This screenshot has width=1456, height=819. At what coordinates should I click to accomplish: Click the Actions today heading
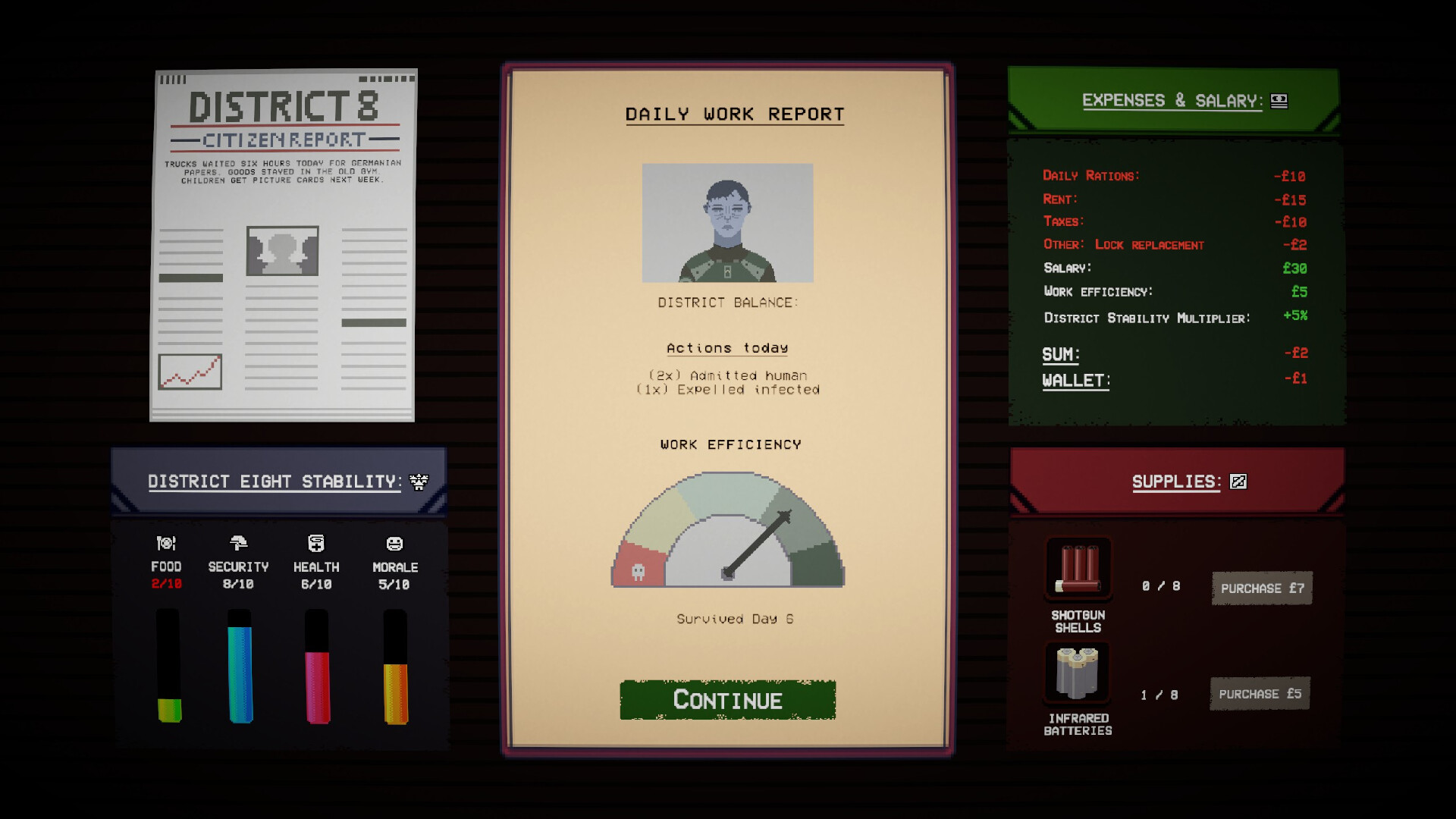(726, 347)
